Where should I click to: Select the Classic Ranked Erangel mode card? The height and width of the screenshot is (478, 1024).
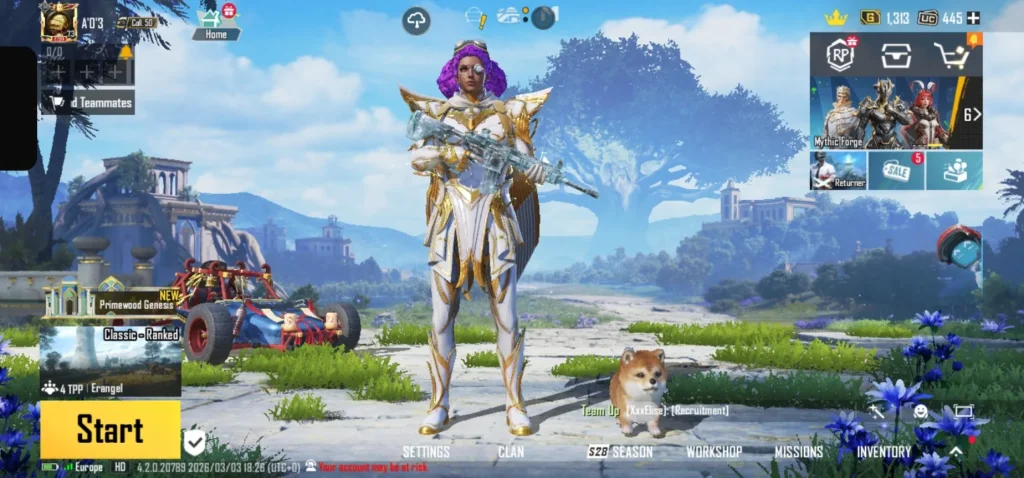click(110, 361)
